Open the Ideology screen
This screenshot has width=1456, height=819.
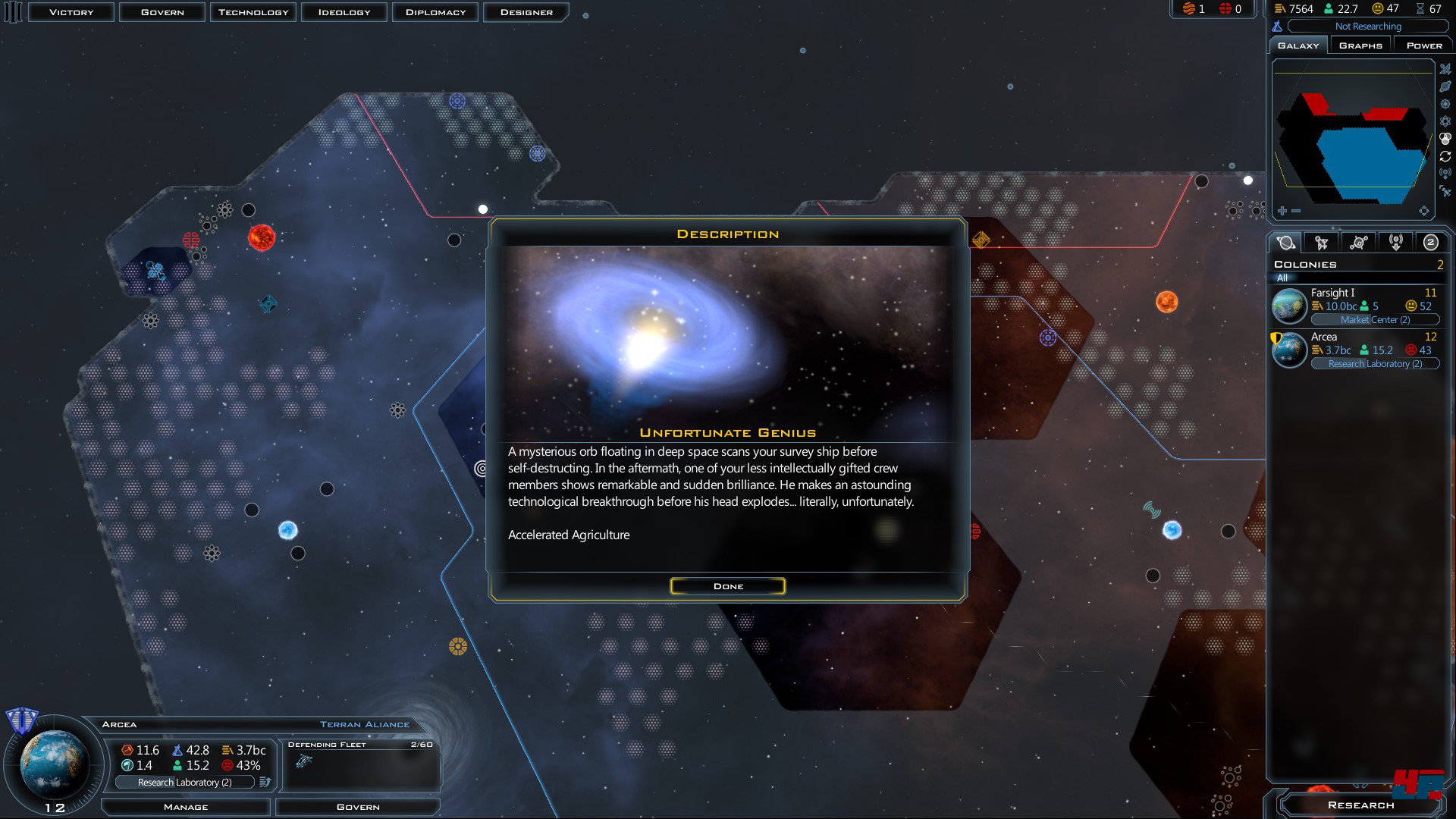(x=344, y=12)
